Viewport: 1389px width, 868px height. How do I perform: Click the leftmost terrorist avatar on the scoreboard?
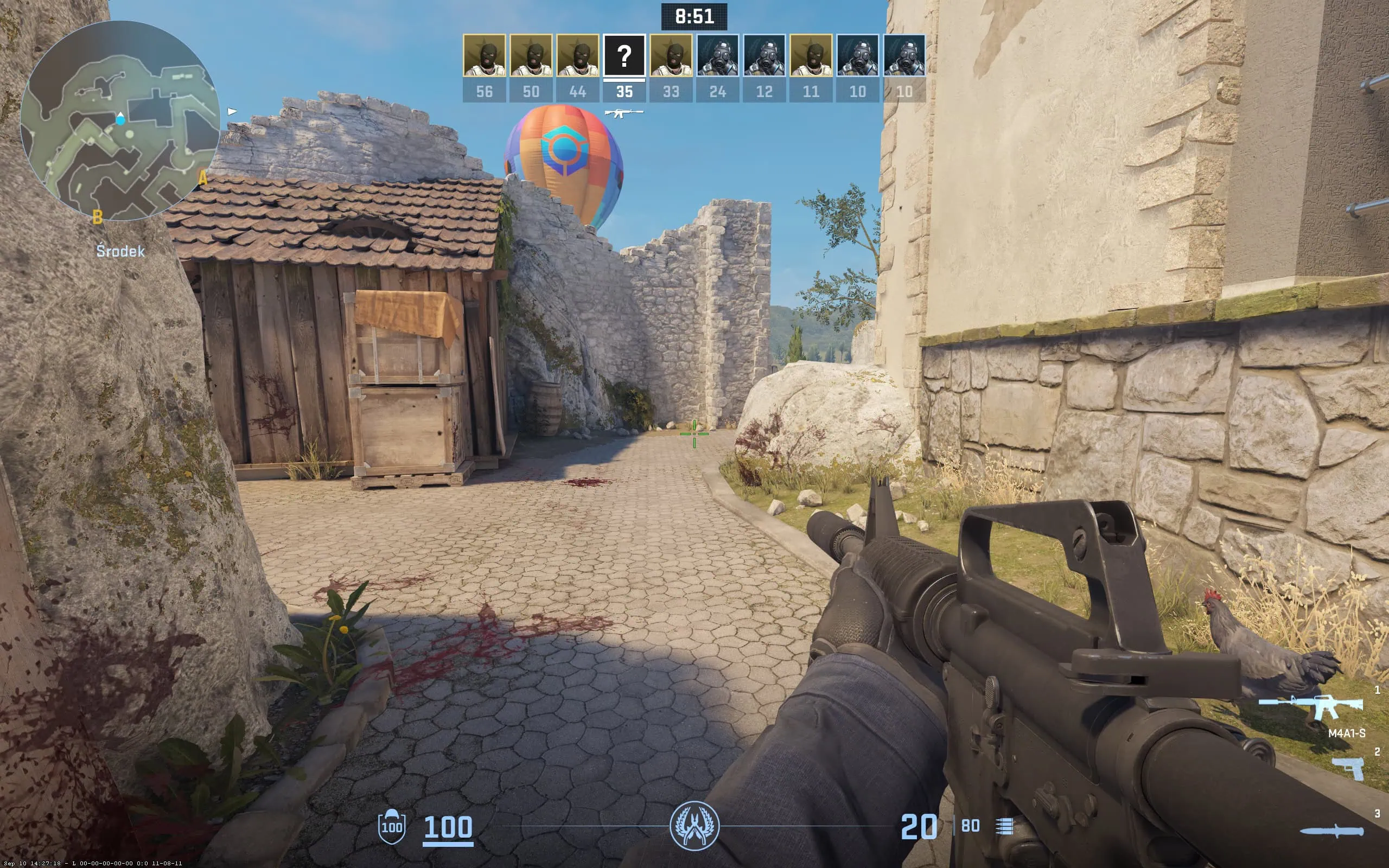tap(485, 57)
